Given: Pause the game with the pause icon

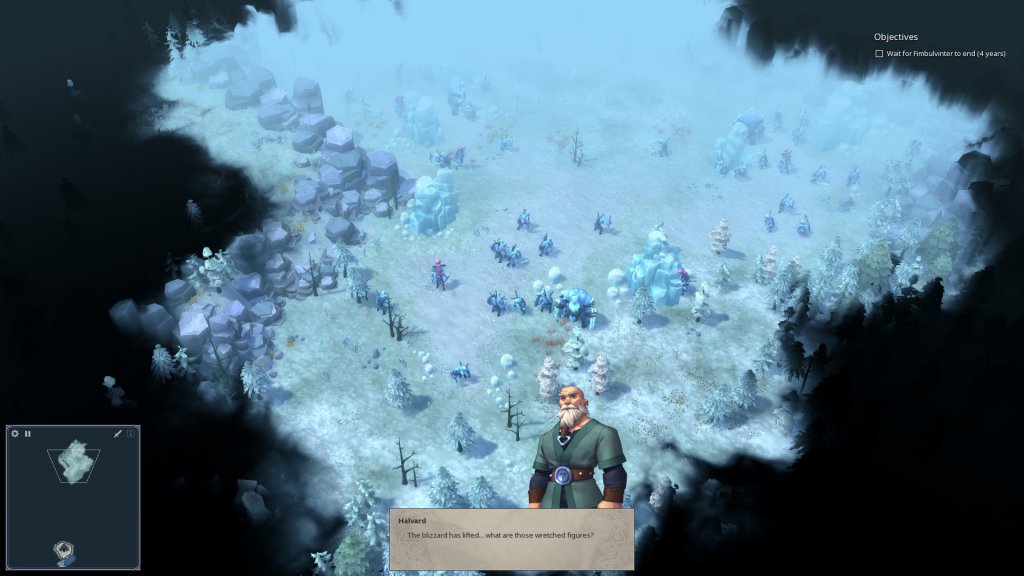Looking at the screenshot, I should point(28,434).
